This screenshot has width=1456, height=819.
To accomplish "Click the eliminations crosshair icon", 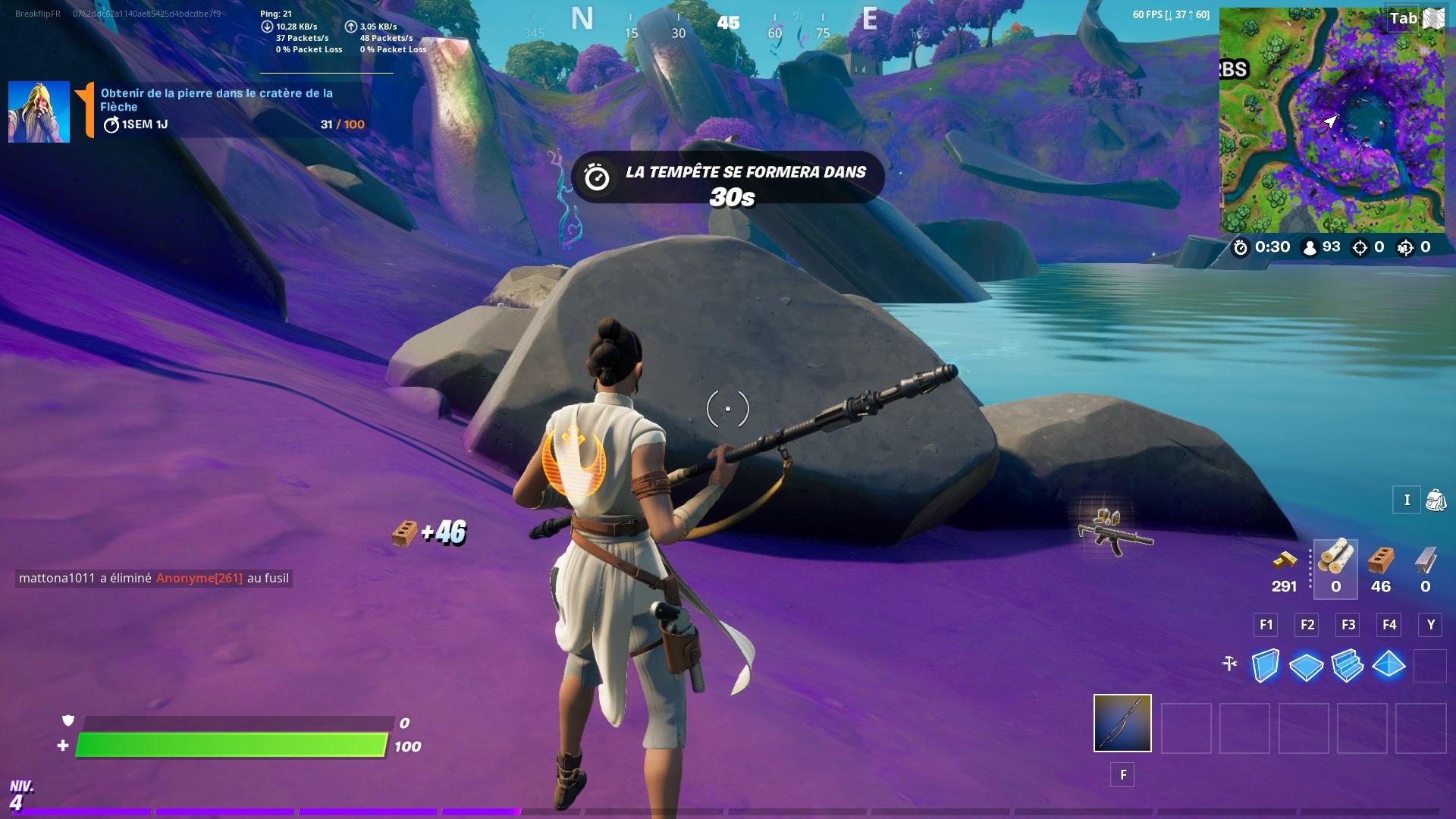I will click(1360, 248).
